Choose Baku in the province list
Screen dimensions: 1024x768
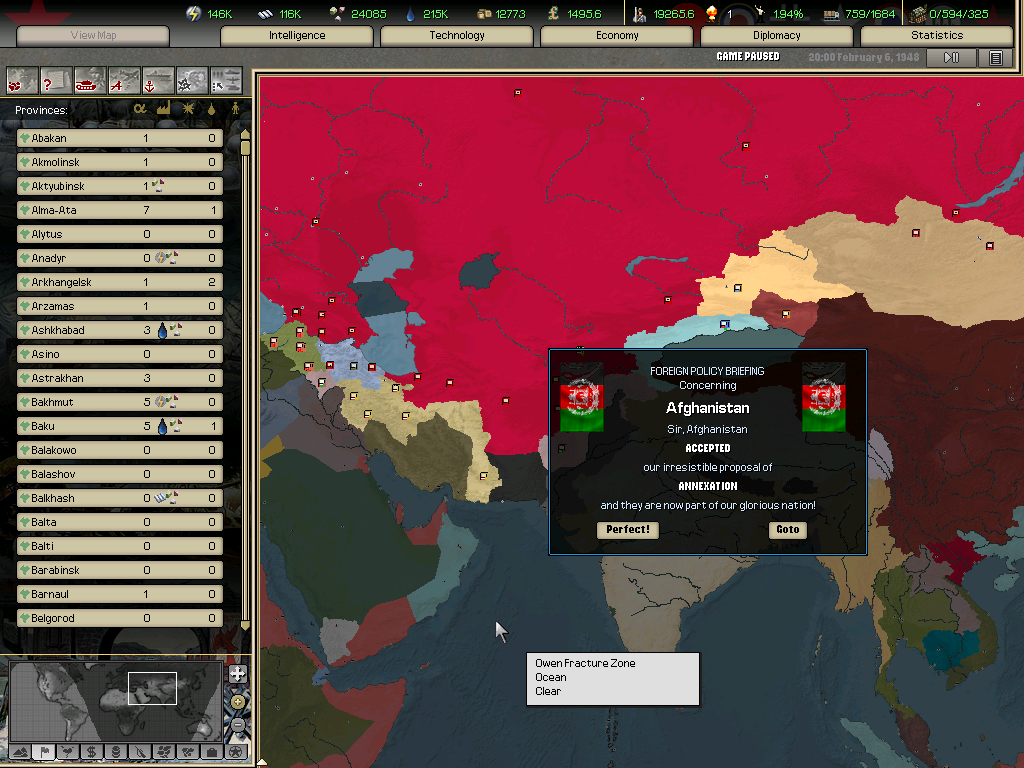tap(120, 426)
